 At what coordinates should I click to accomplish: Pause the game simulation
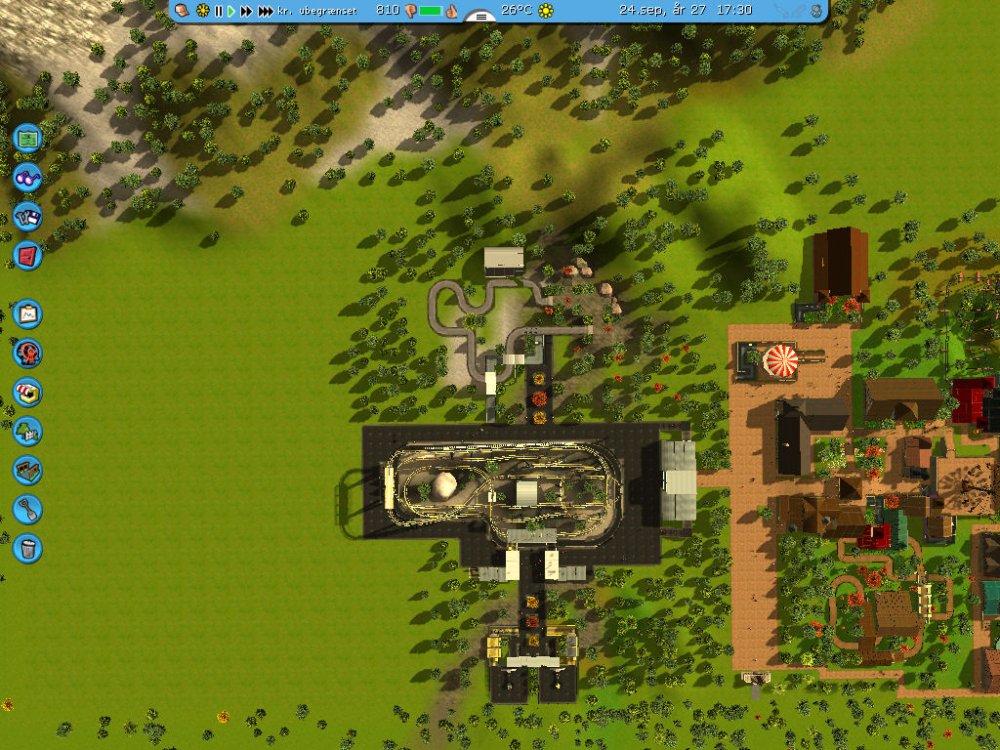click(218, 10)
